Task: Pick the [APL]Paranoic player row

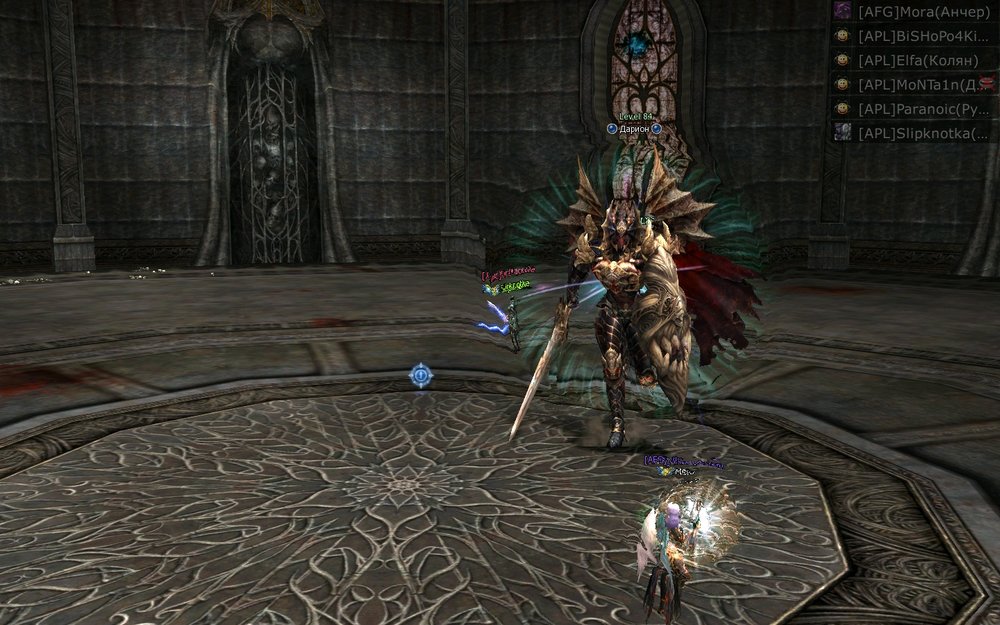Action: pos(915,108)
